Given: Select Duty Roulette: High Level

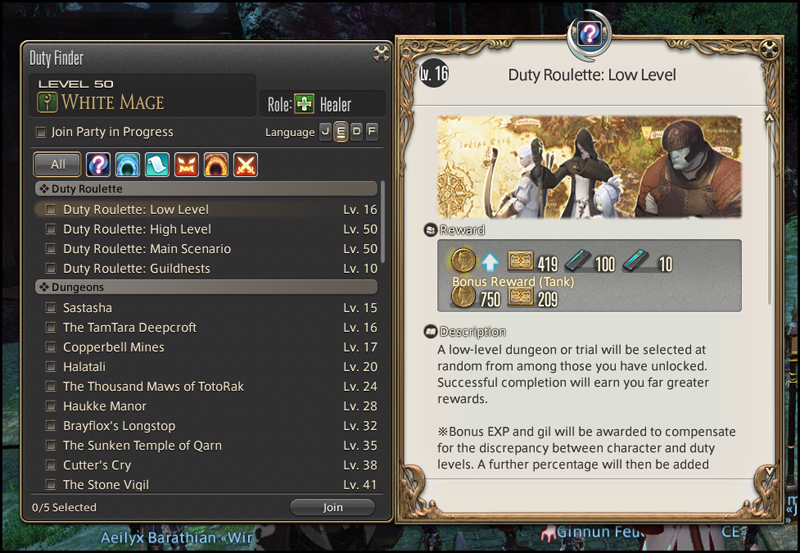Looking at the screenshot, I should pyautogui.click(x=137, y=229).
